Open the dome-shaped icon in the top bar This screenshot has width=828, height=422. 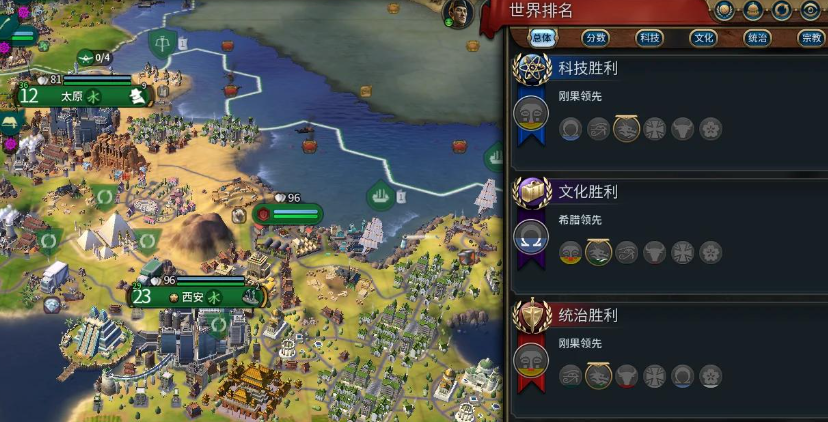(753, 11)
